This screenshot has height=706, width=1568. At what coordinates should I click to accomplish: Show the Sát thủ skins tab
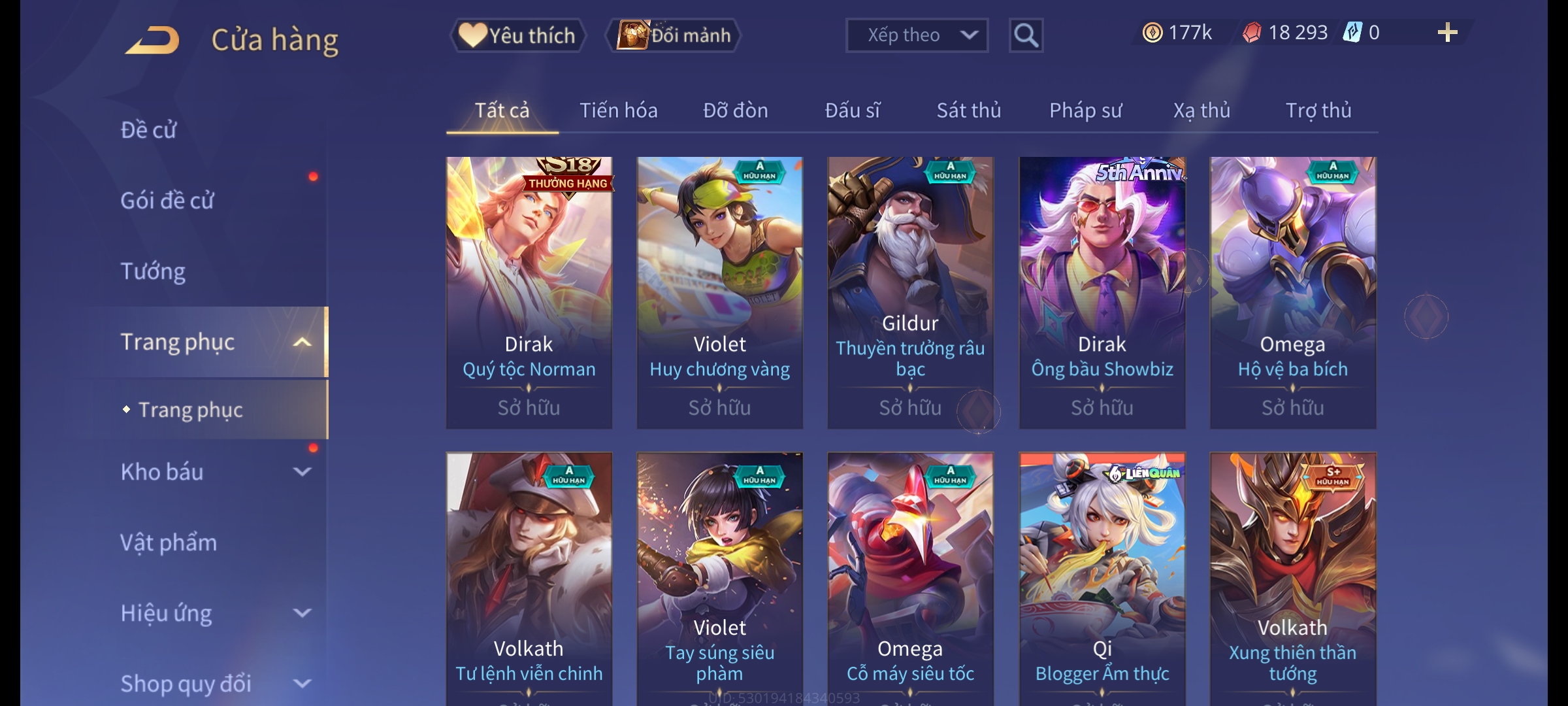pos(968,110)
